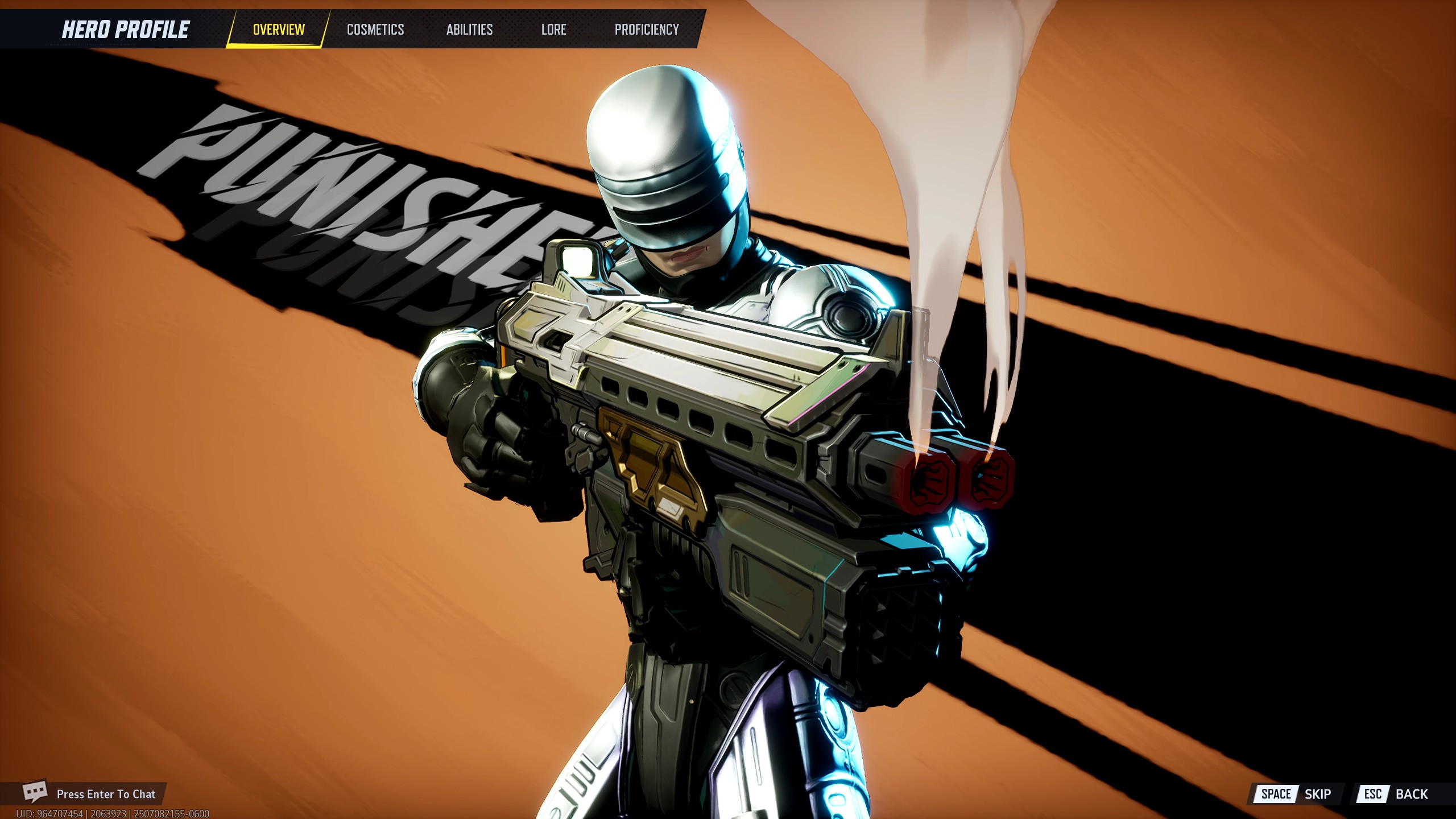
Task: View the Lore tab
Action: pos(553,30)
